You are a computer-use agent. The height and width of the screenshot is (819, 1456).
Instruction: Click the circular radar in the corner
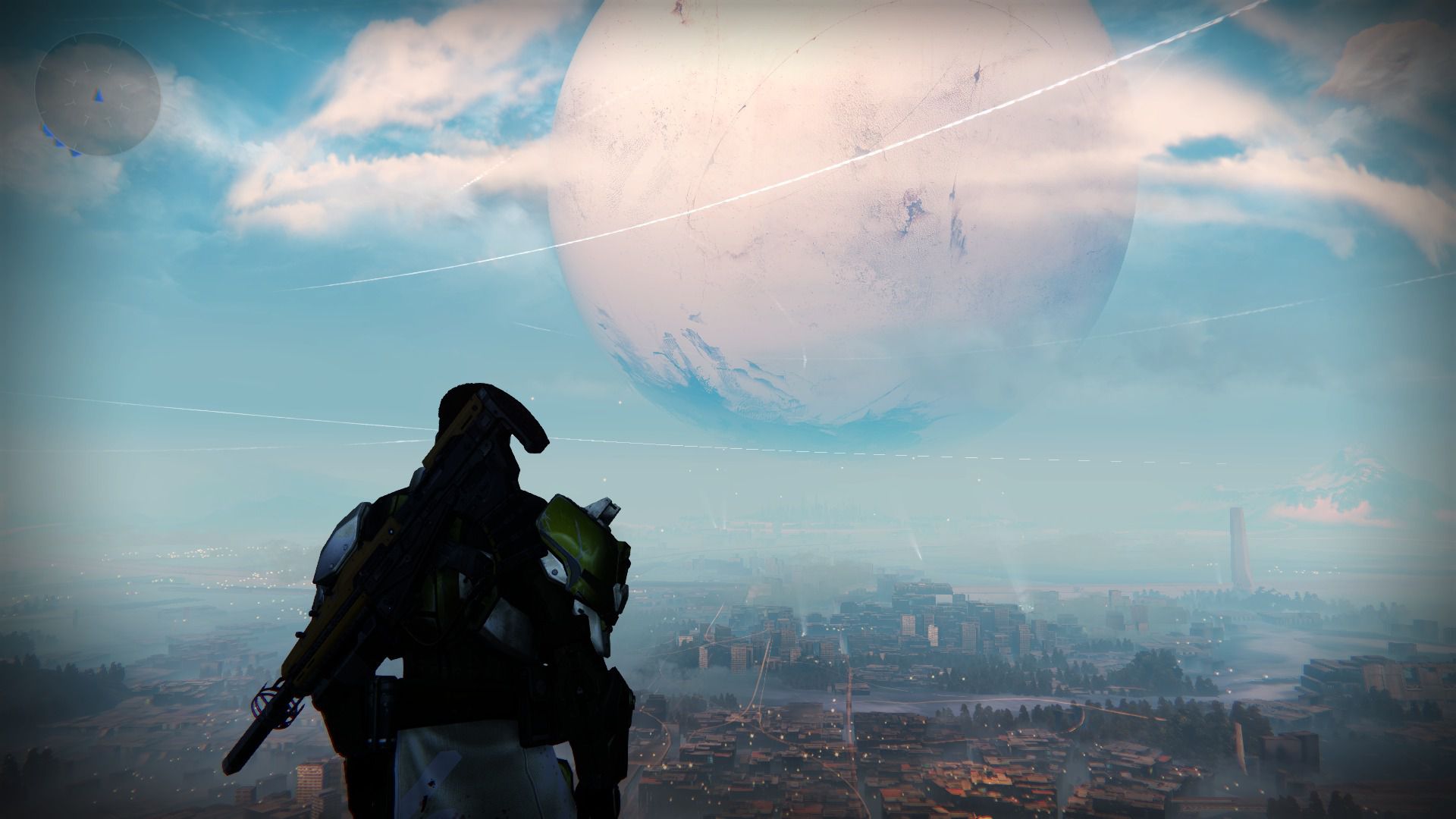[x=97, y=94]
